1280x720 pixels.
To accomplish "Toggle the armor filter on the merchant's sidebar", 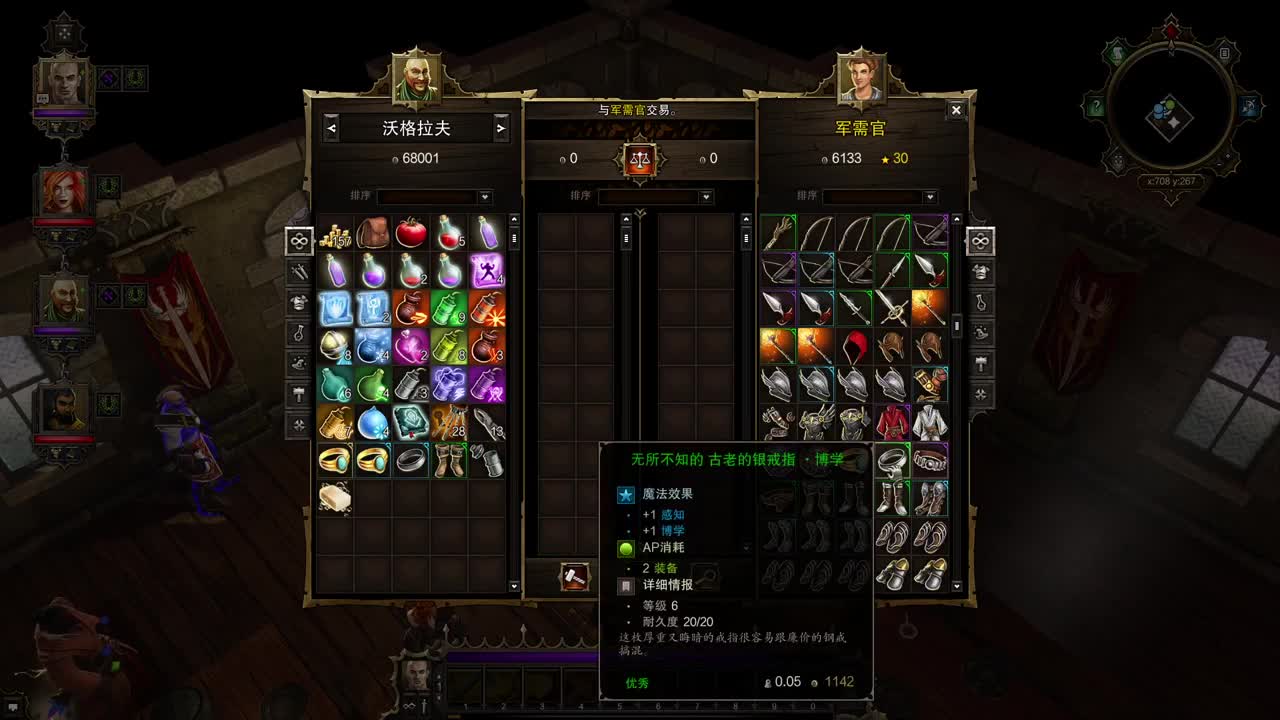I will 981,272.
